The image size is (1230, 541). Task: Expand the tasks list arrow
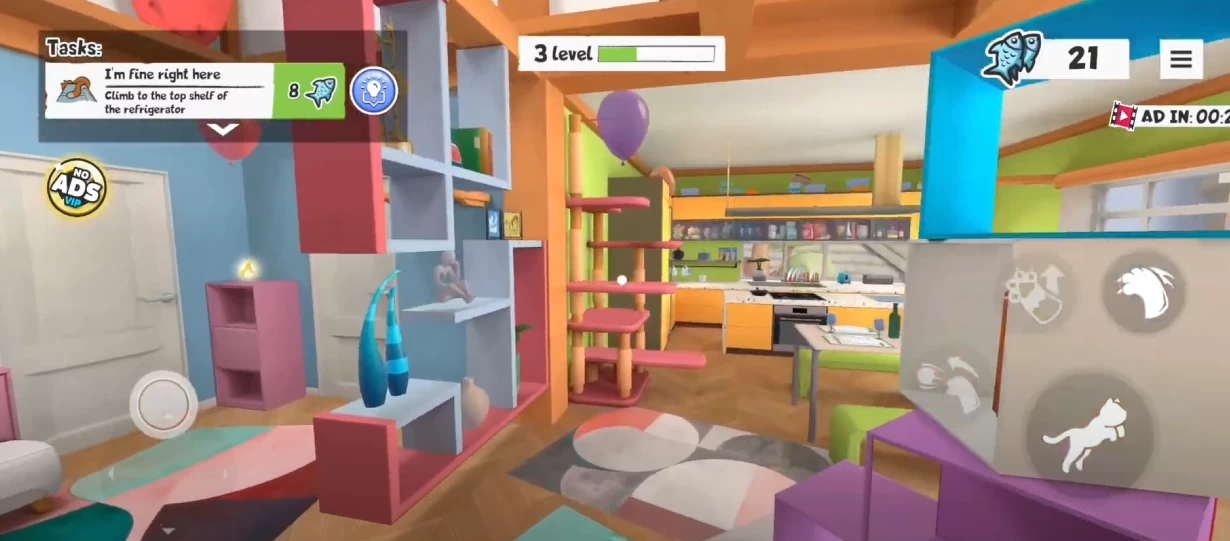[x=222, y=129]
